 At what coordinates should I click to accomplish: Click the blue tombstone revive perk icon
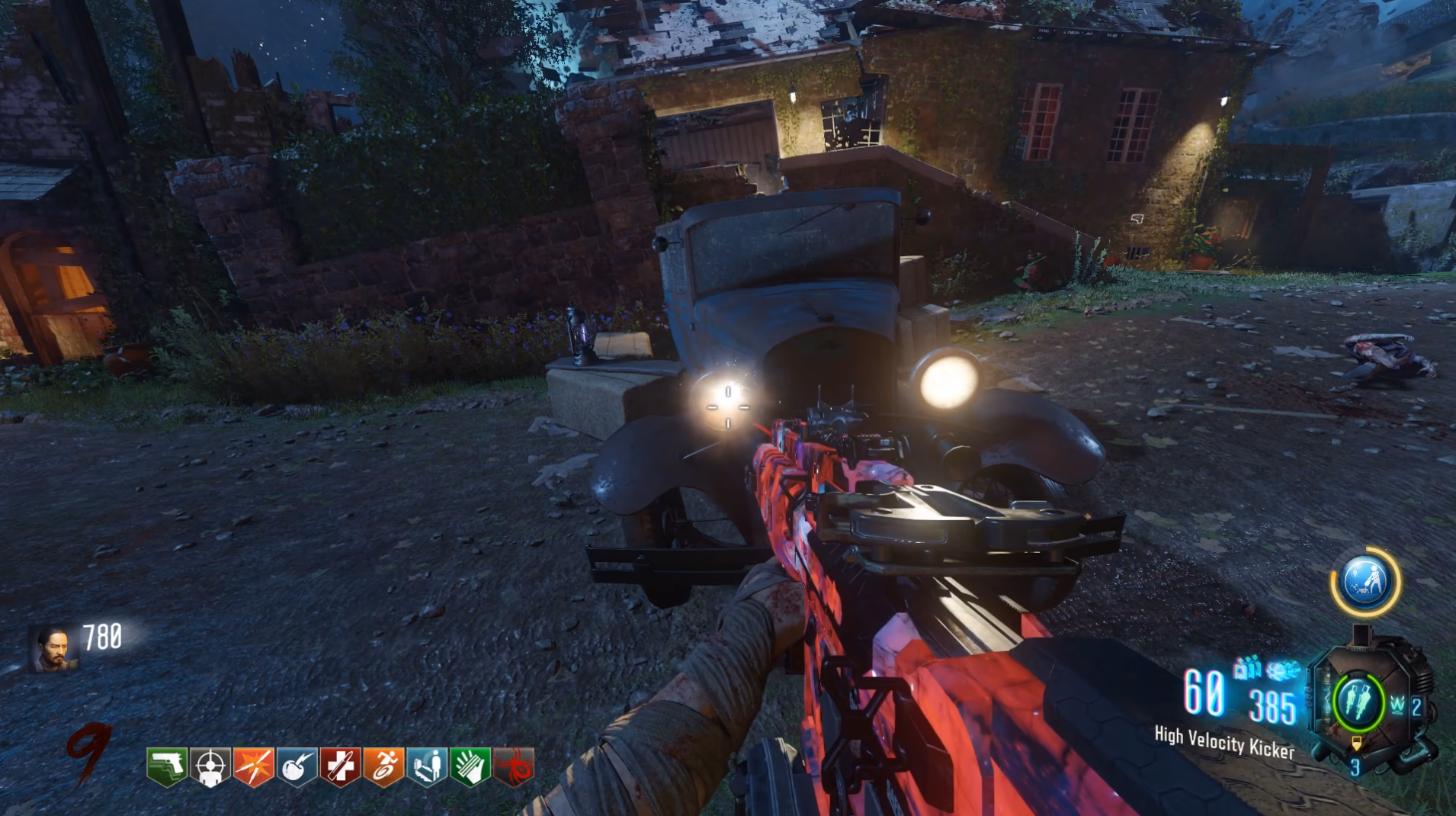(x=427, y=766)
